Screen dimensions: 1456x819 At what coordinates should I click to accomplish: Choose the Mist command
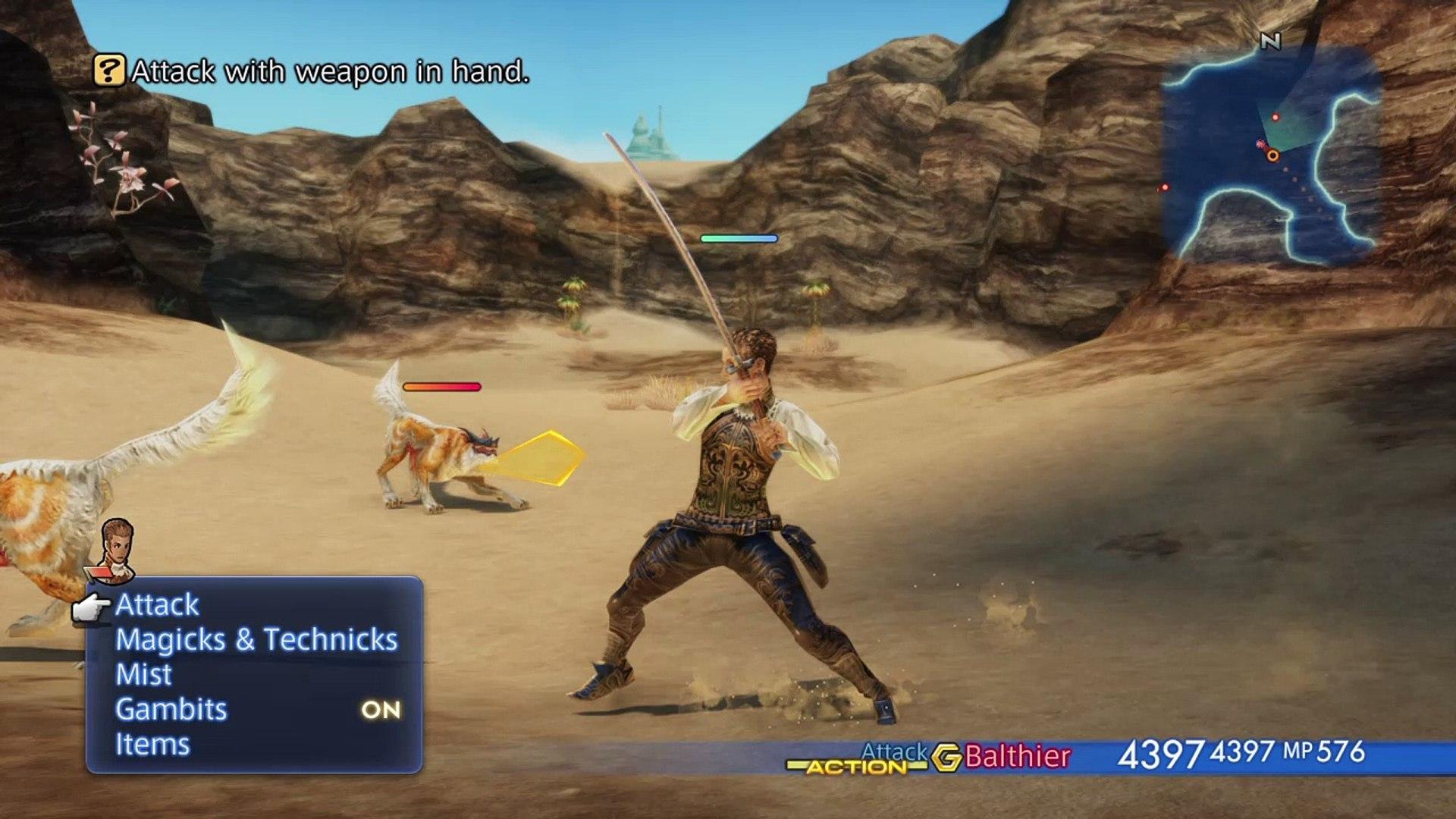pyautogui.click(x=143, y=675)
